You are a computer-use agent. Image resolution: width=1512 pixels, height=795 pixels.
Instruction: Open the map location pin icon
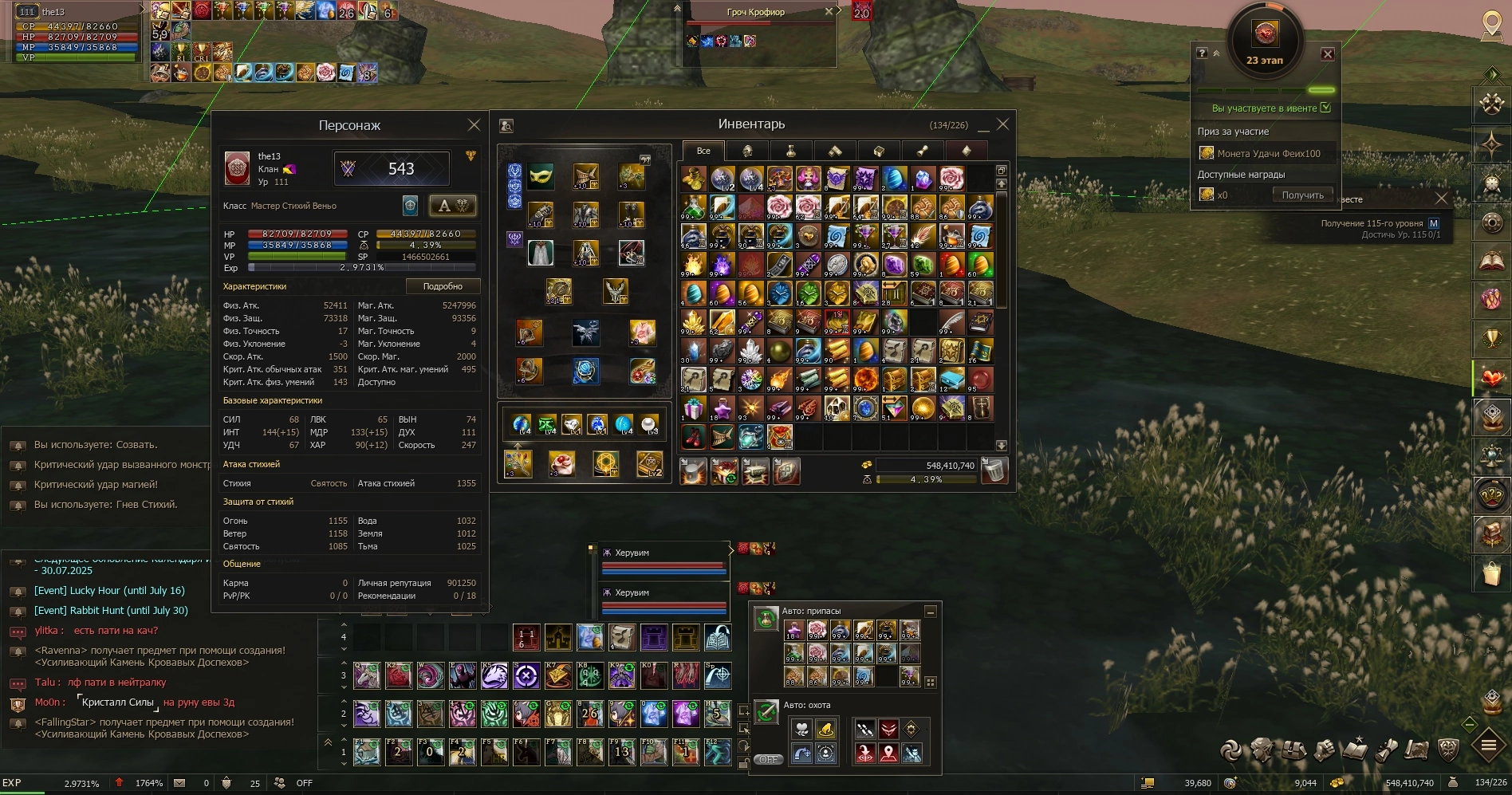(1491, 24)
